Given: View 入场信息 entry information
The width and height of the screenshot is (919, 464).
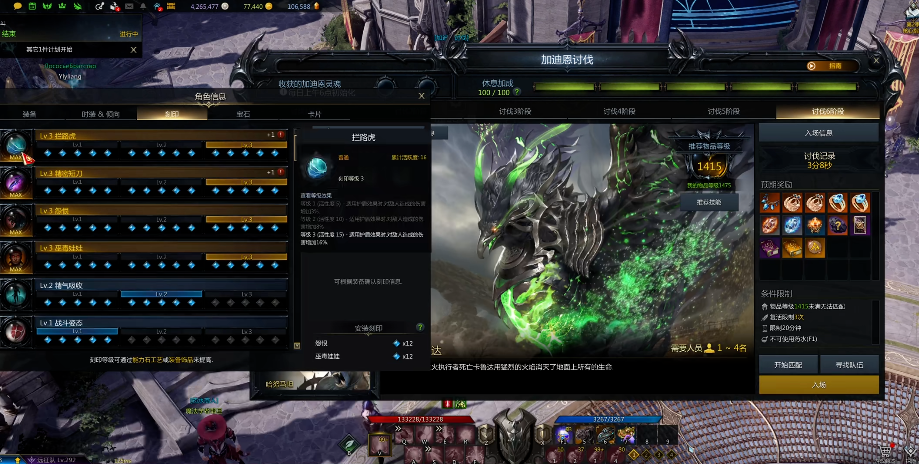Looking at the screenshot, I should coord(818,132).
